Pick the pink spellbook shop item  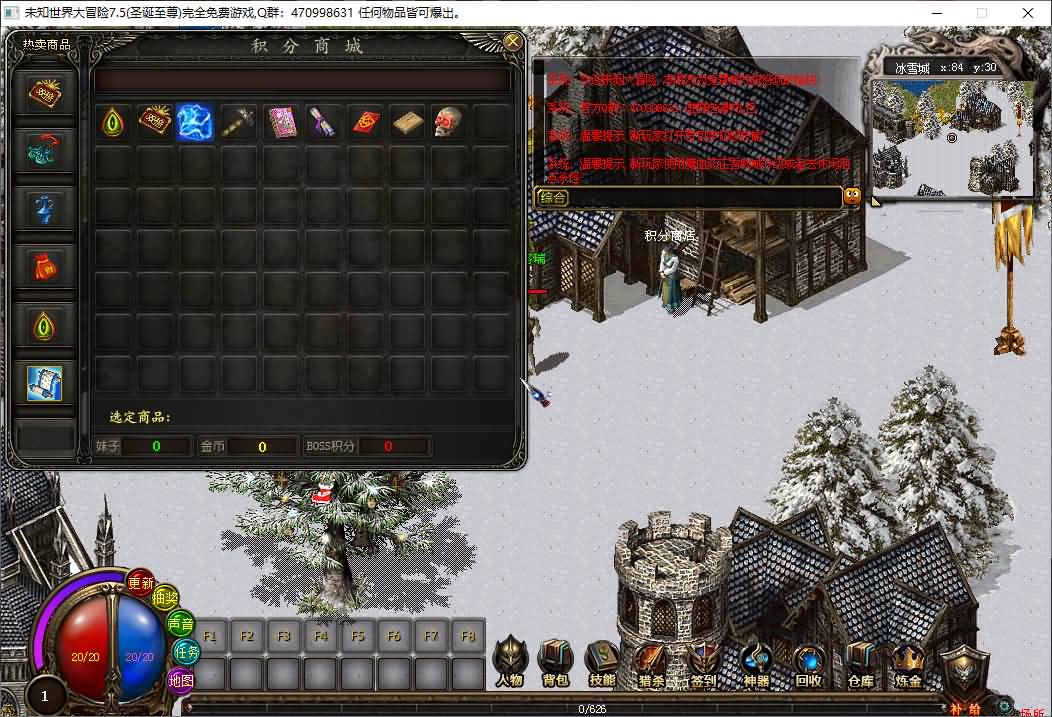pyautogui.click(x=280, y=122)
